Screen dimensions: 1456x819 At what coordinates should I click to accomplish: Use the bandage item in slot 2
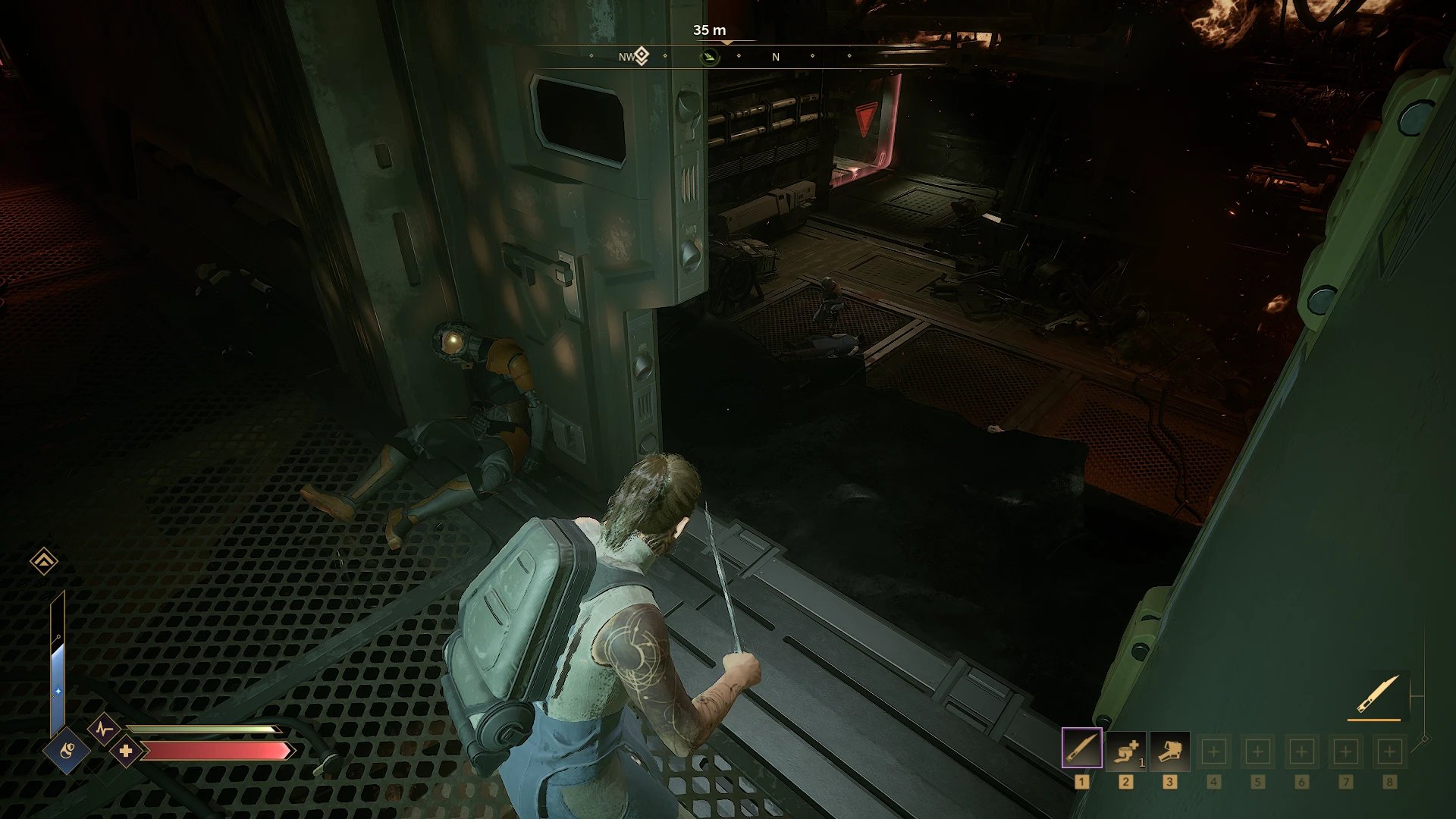tap(1125, 750)
